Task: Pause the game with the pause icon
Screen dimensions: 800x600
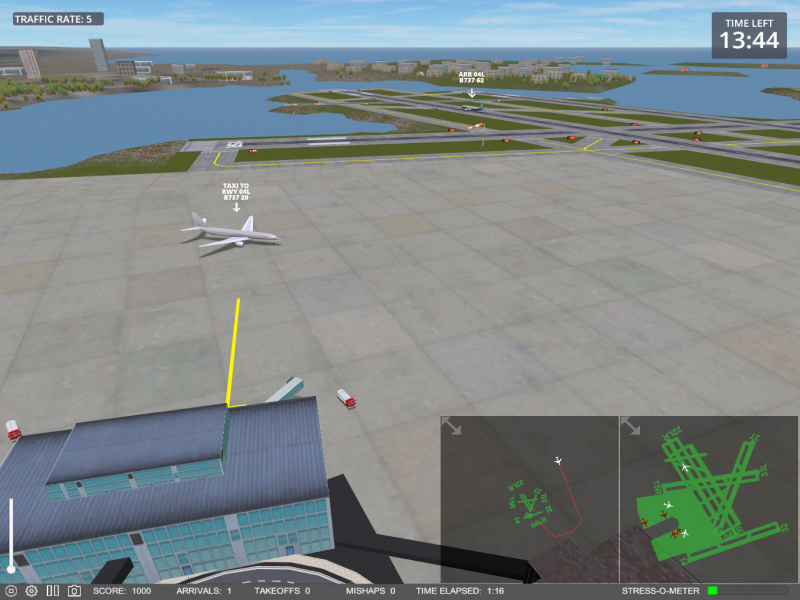Action: [53, 591]
